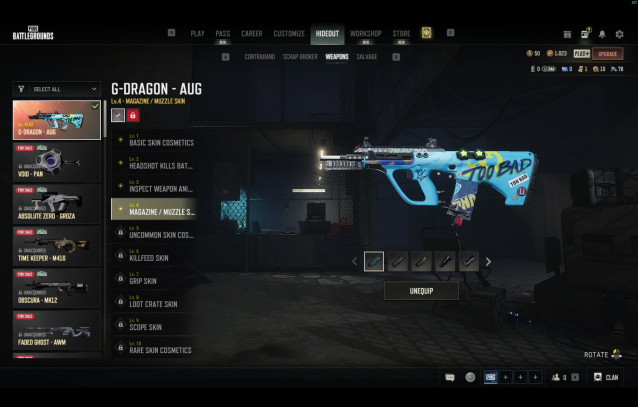Image resolution: width=638 pixels, height=407 pixels.
Task: Switch to the Career tab
Action: (x=251, y=33)
